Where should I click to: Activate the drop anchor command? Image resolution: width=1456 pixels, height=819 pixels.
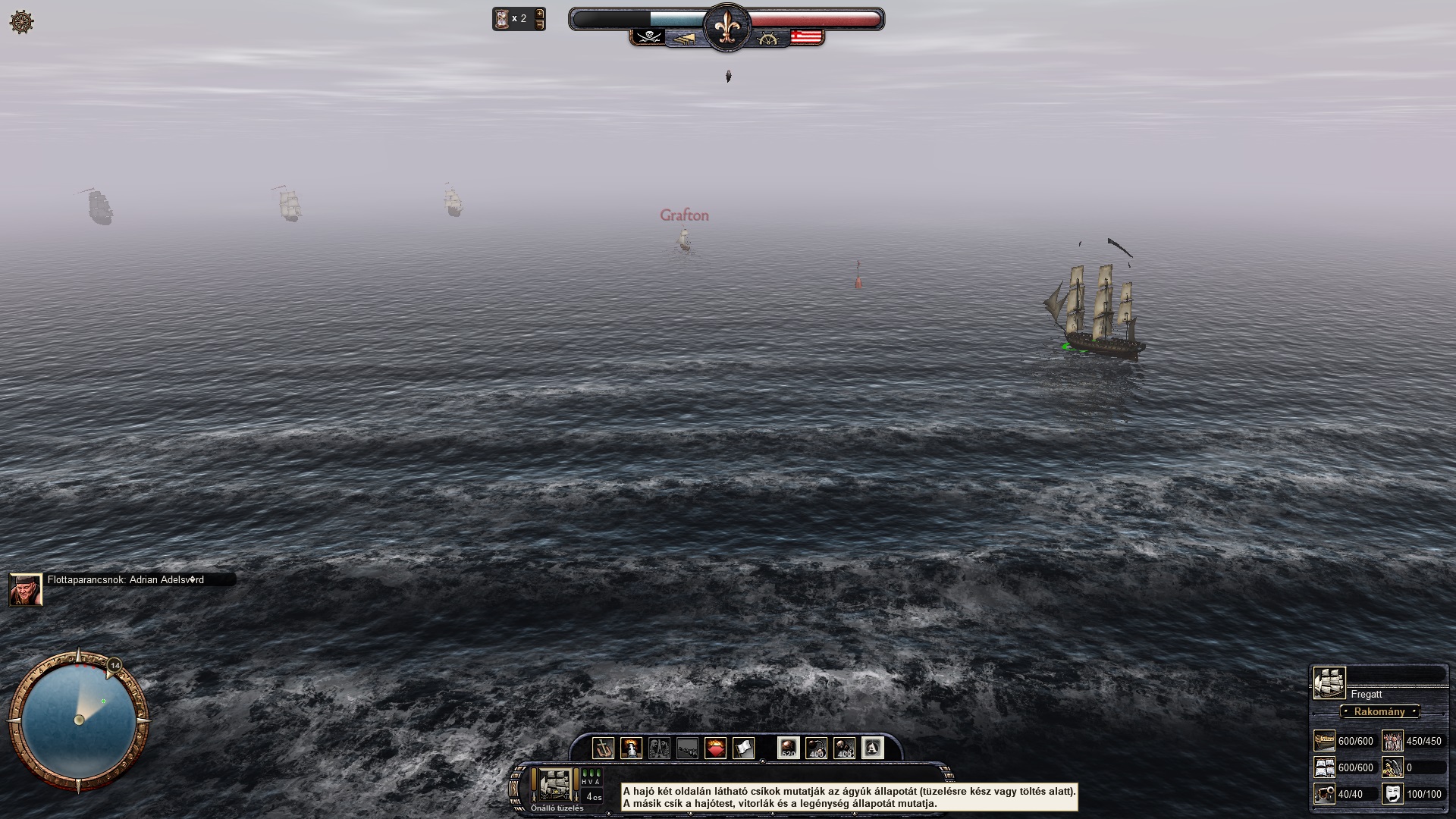(603, 748)
